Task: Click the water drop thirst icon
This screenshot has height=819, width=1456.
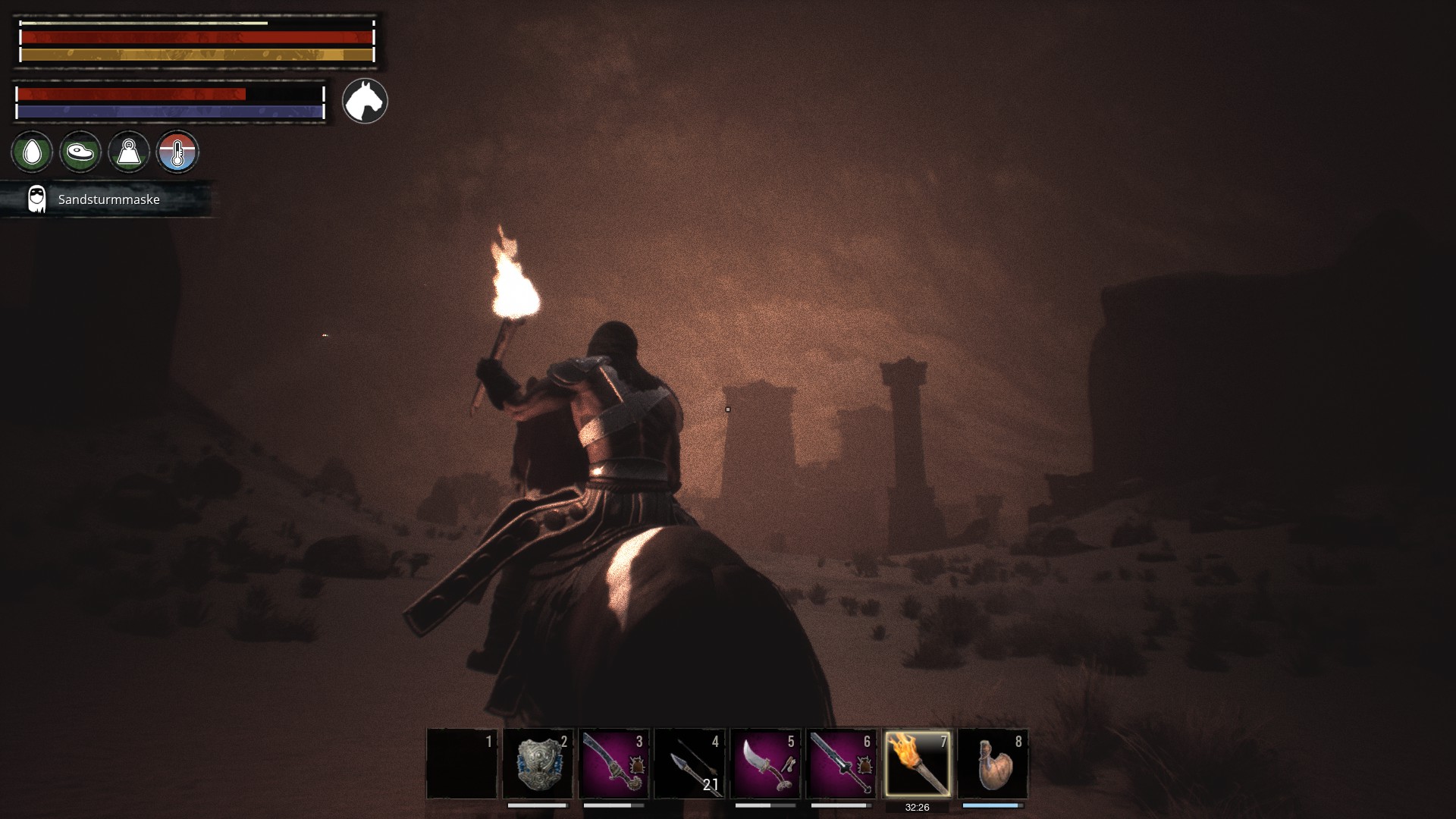Action: tap(32, 152)
